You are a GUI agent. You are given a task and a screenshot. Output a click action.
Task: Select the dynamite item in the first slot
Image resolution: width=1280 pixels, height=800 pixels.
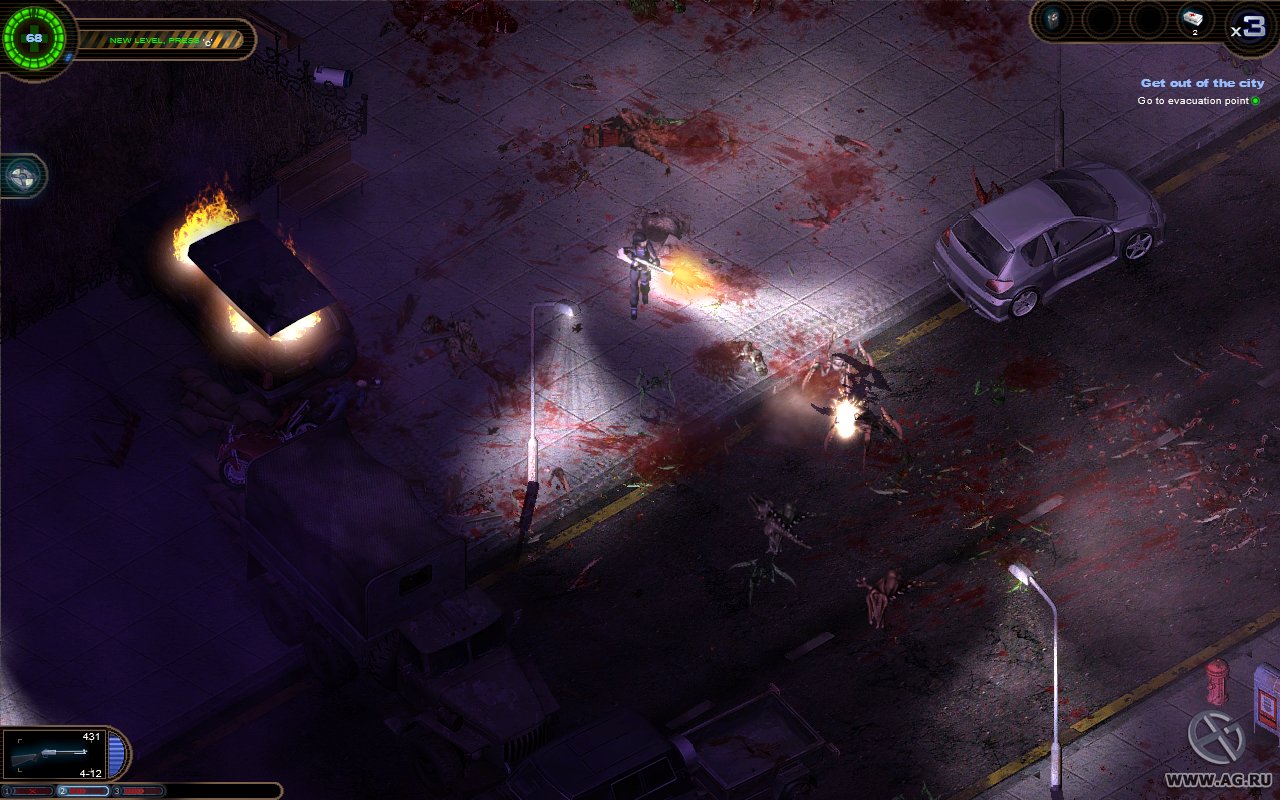click(x=1053, y=18)
